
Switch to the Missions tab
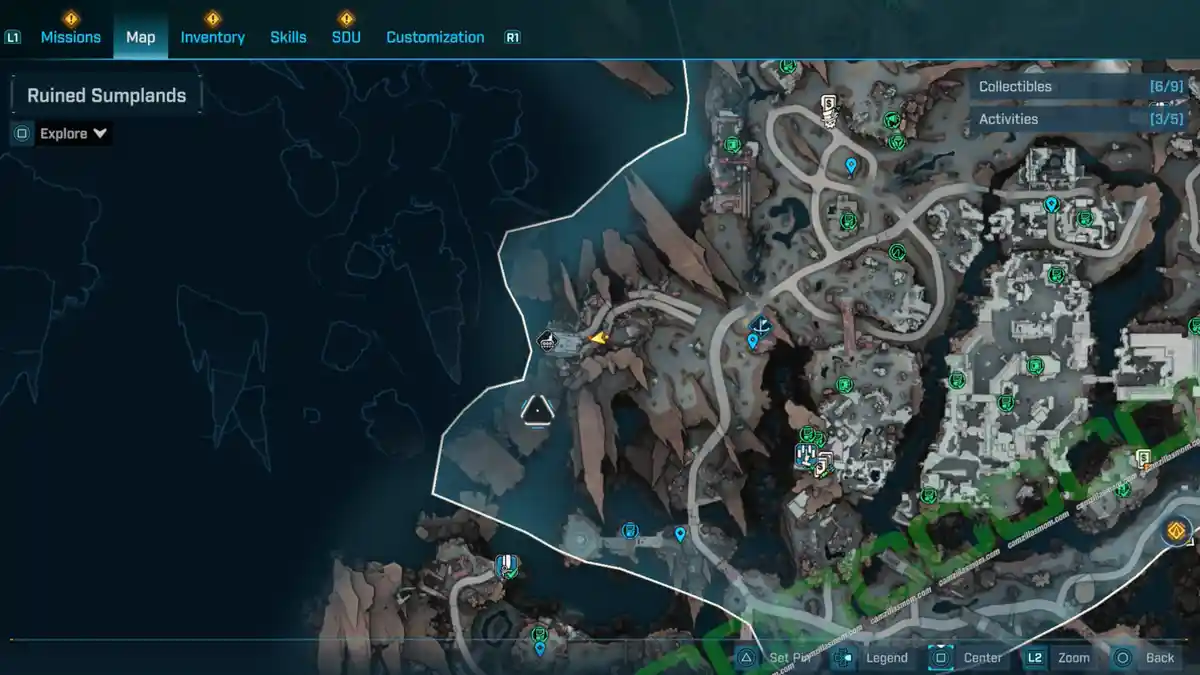pyautogui.click(x=70, y=37)
